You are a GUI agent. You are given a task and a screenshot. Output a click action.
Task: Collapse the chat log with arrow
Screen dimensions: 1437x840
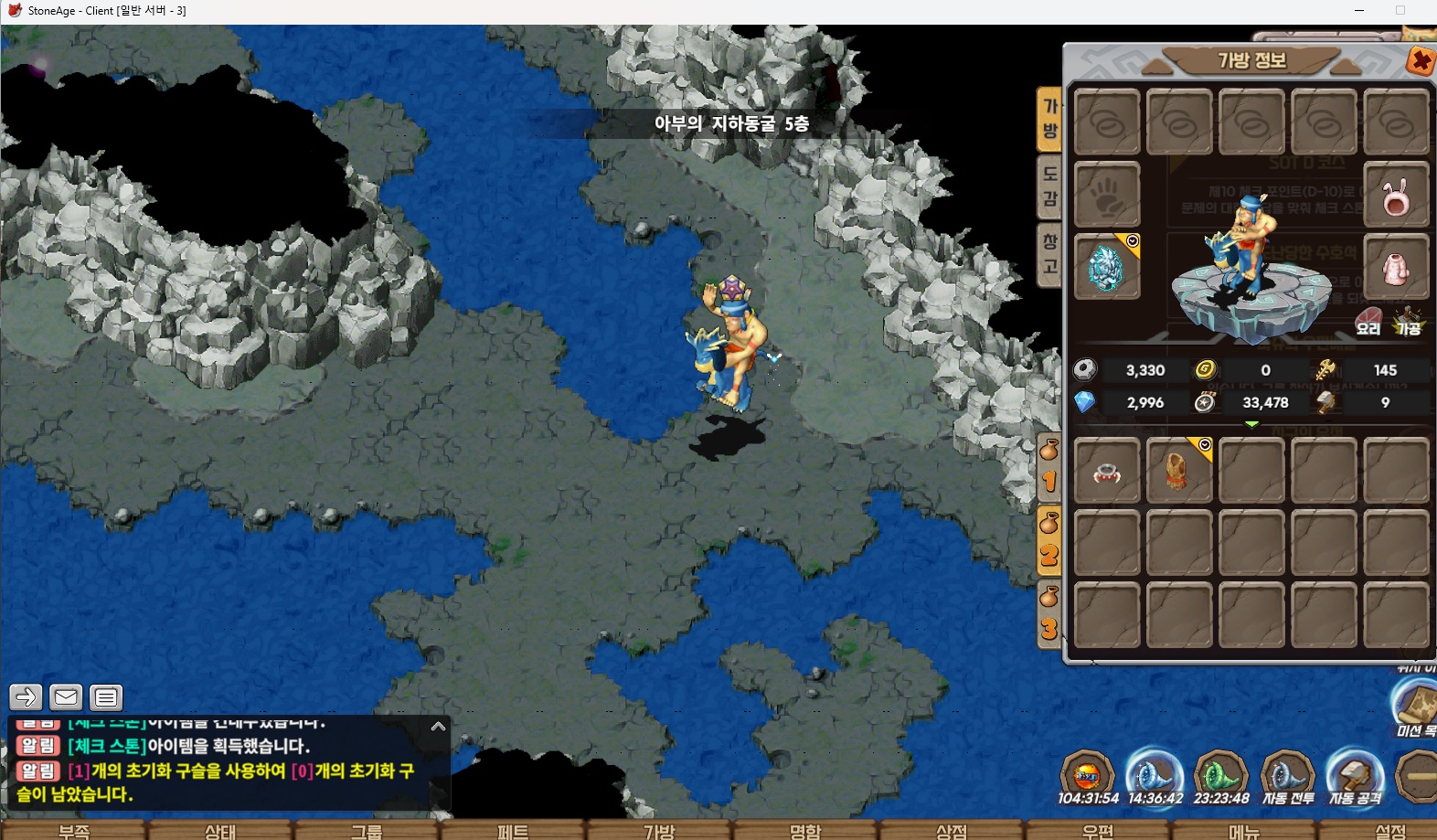[438, 727]
